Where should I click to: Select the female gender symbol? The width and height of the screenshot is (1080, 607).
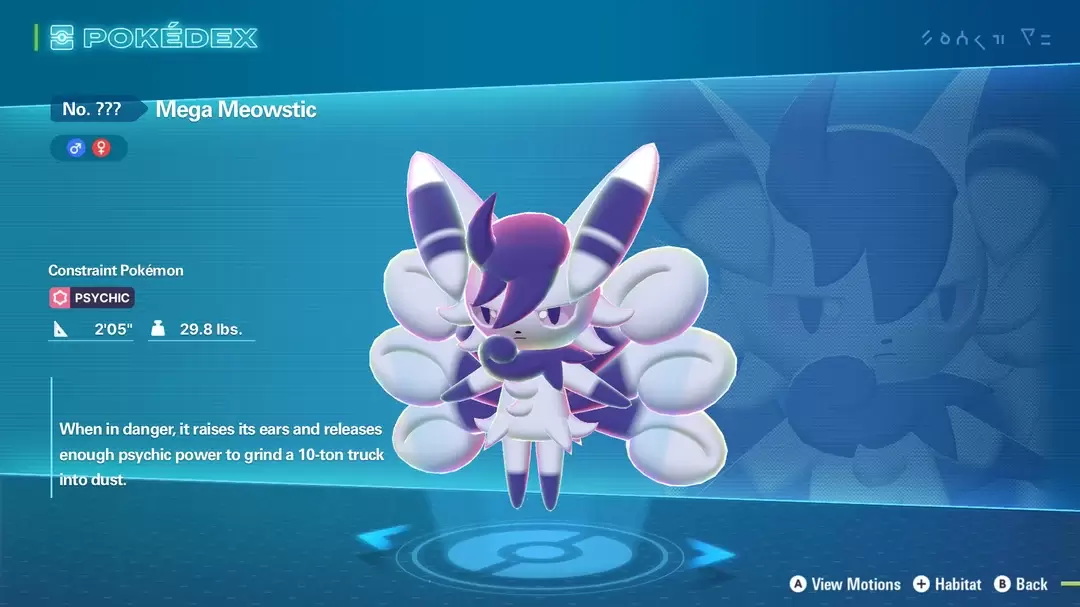[x=101, y=148]
